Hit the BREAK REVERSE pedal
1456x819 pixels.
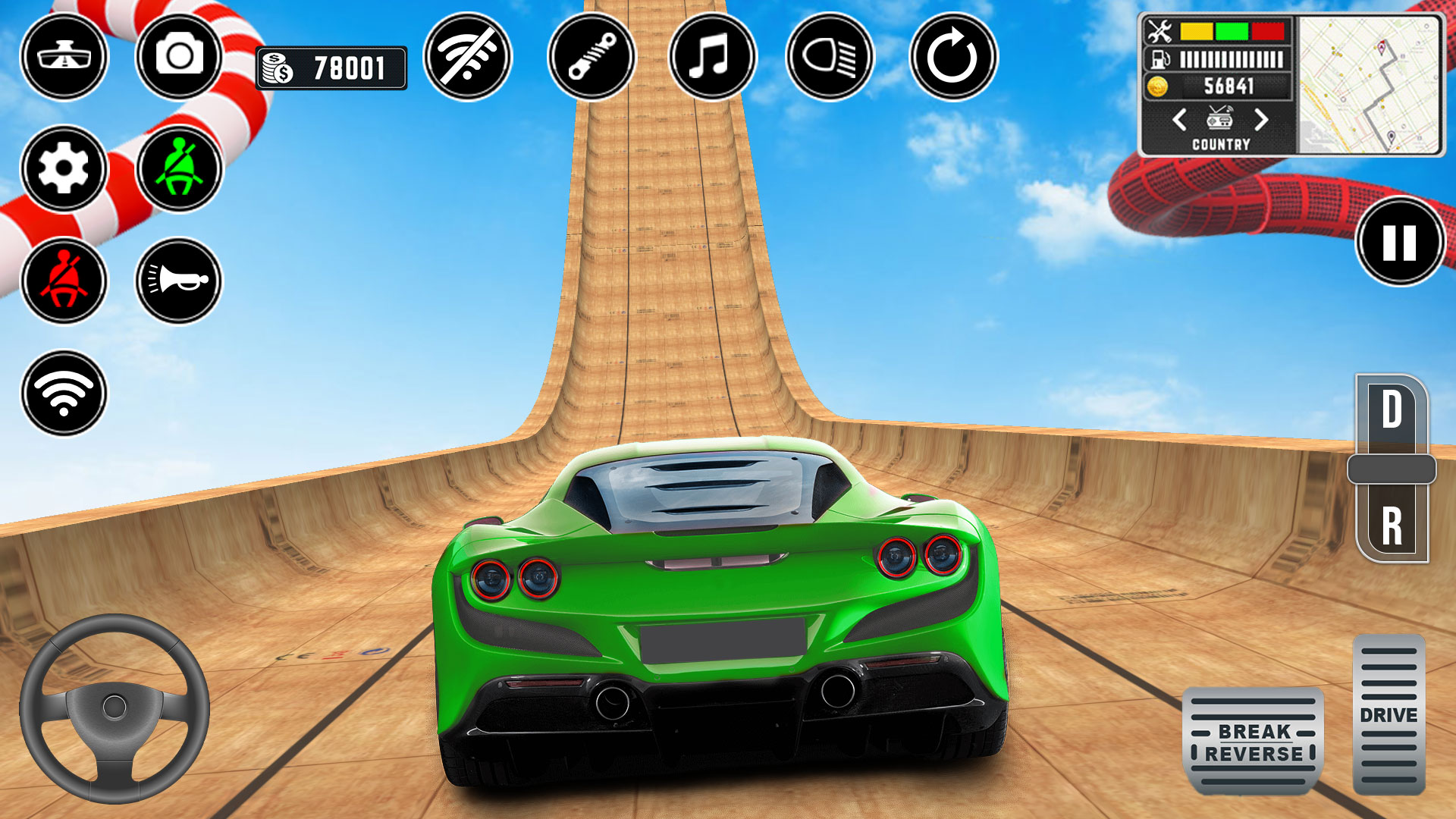pos(1254,742)
